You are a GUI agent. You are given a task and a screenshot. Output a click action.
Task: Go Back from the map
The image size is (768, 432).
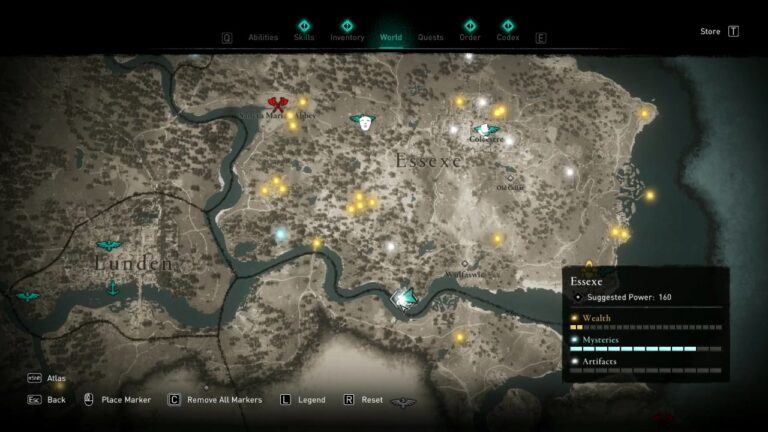click(56, 400)
